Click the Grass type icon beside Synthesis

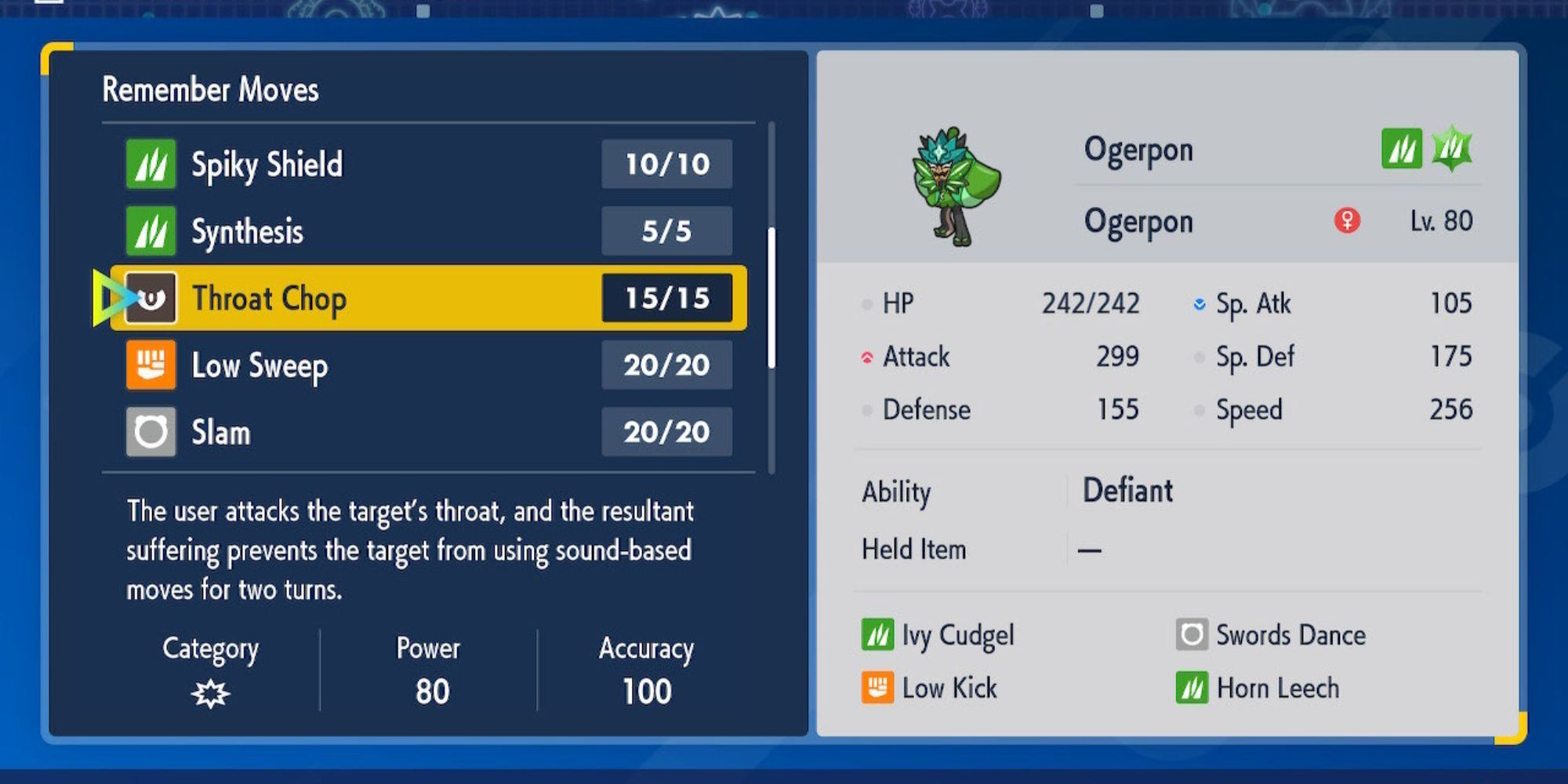point(151,231)
